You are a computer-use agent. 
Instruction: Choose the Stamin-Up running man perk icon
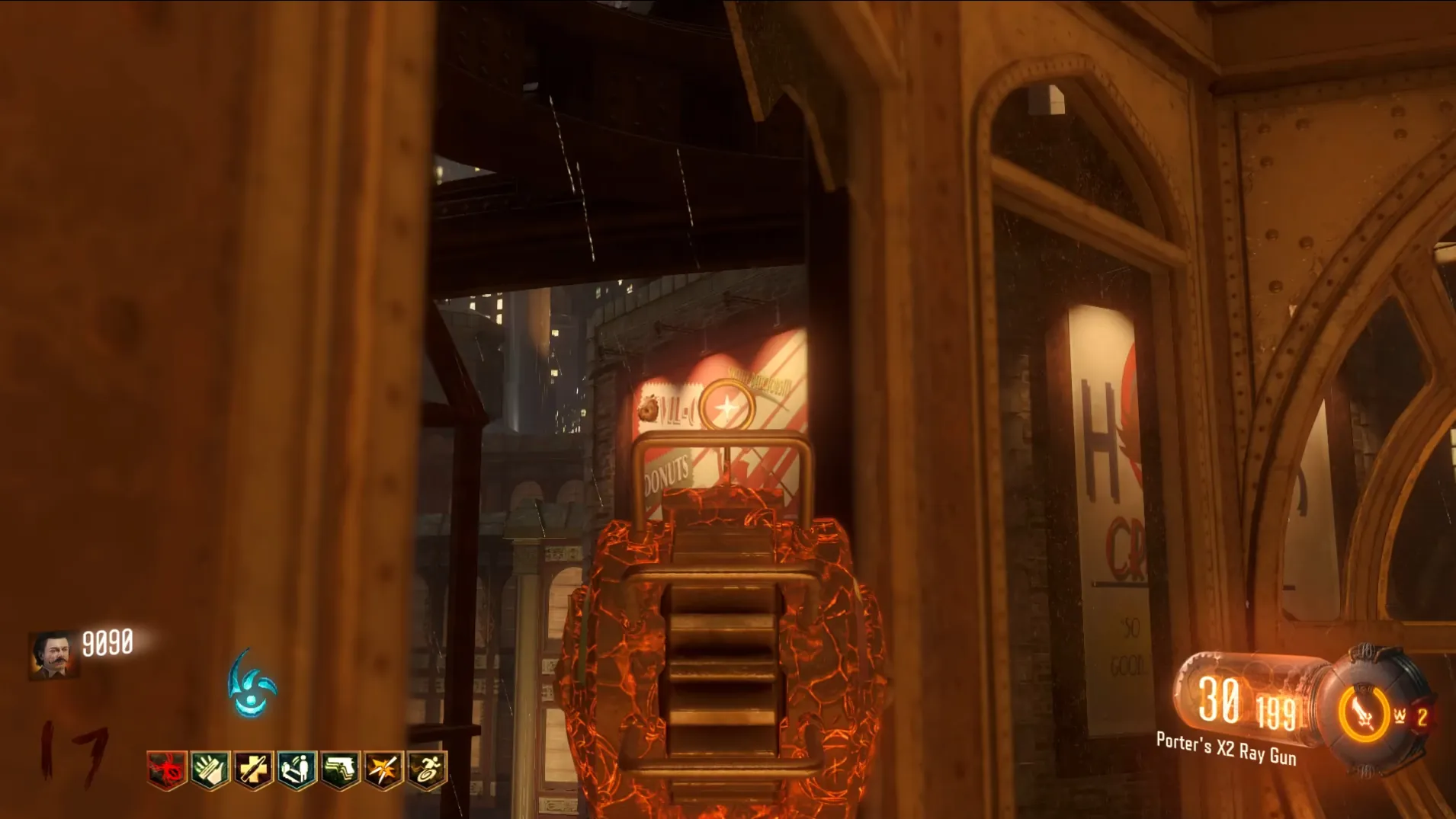(x=427, y=769)
